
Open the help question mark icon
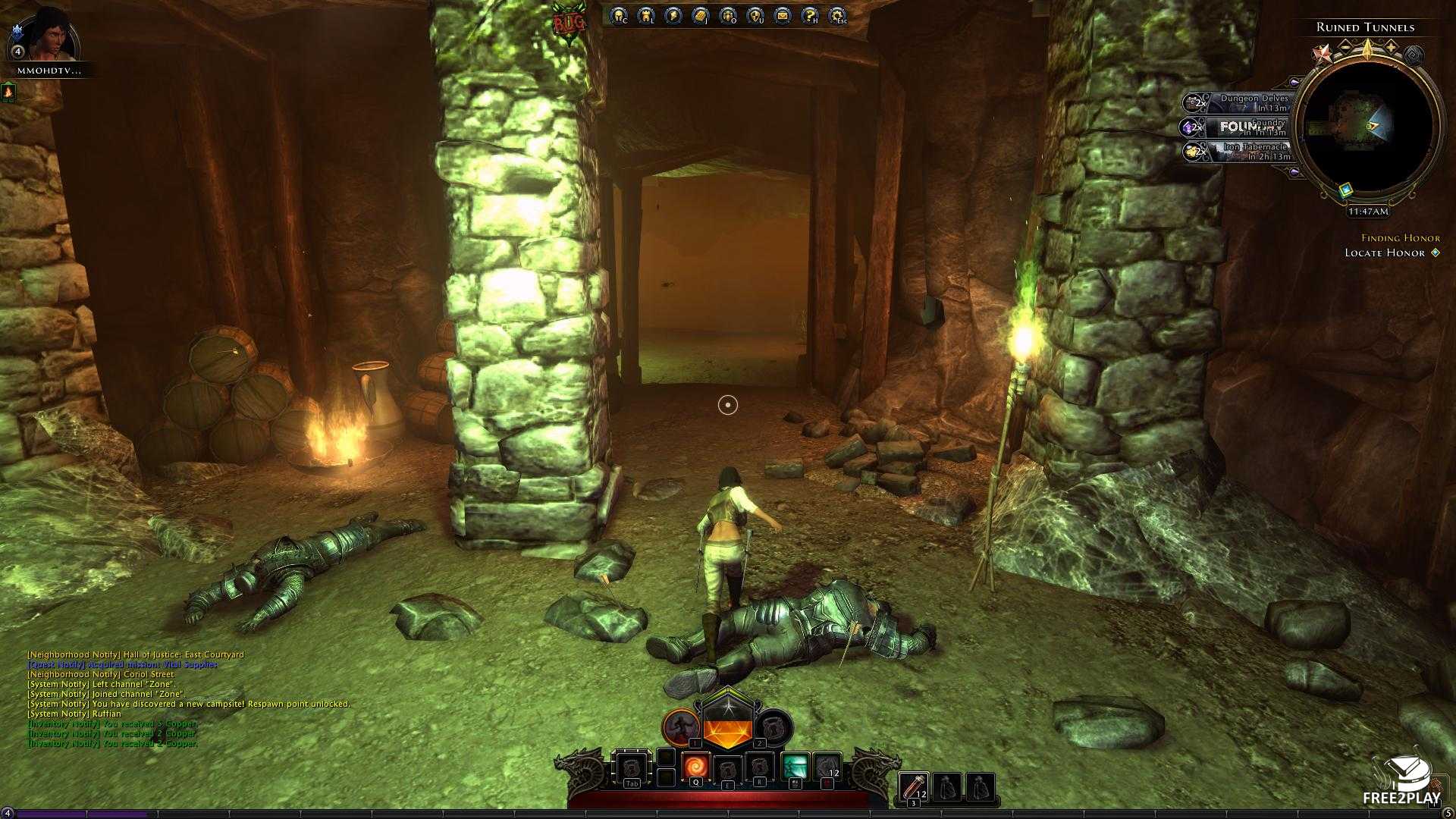pyautogui.click(x=809, y=15)
